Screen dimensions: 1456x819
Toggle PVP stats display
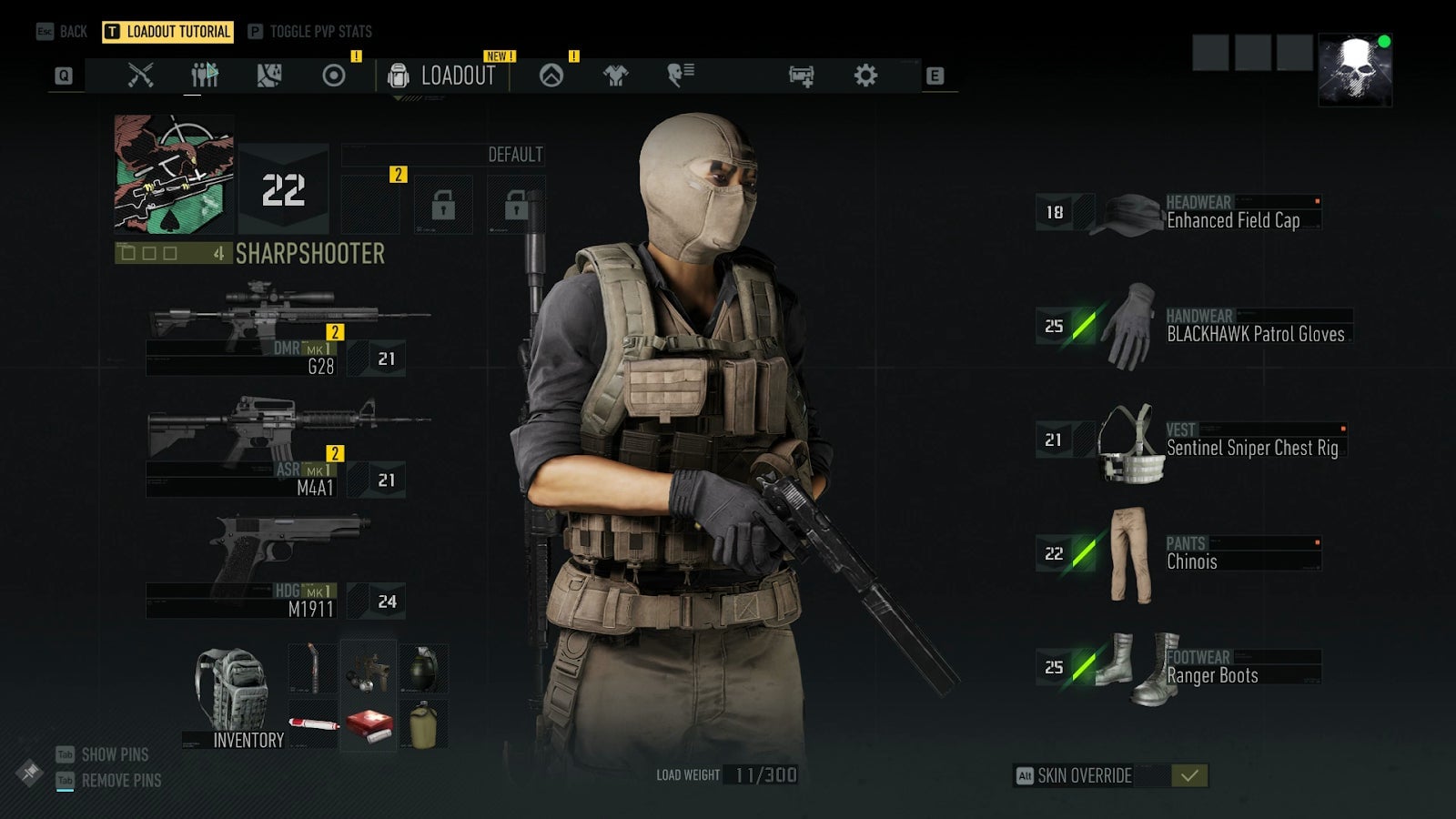[310, 32]
